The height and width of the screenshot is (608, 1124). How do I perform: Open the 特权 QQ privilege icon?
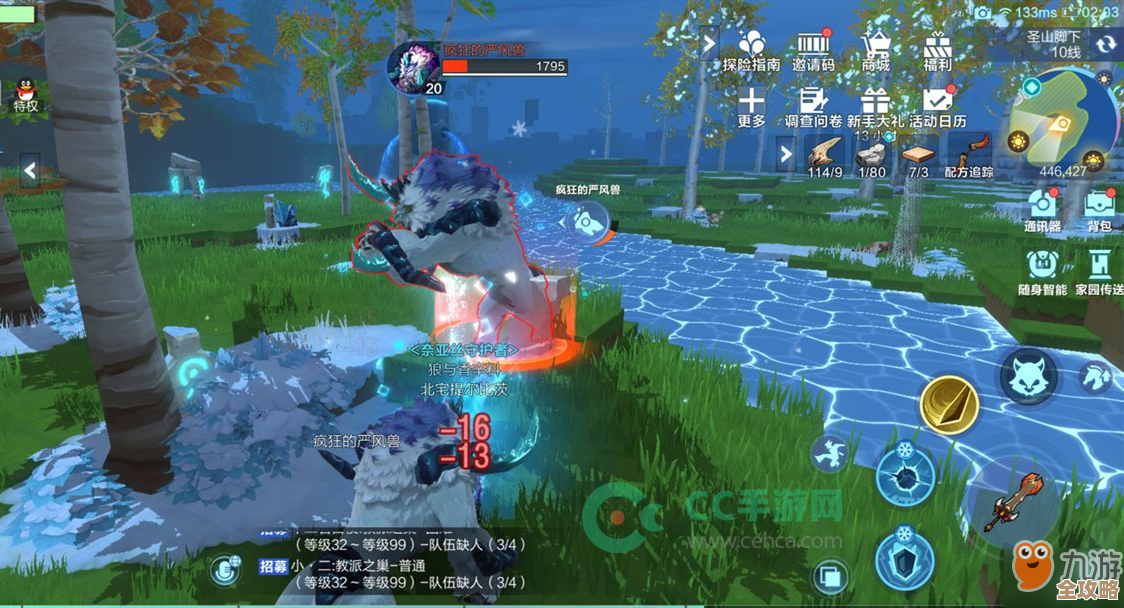click(x=25, y=92)
